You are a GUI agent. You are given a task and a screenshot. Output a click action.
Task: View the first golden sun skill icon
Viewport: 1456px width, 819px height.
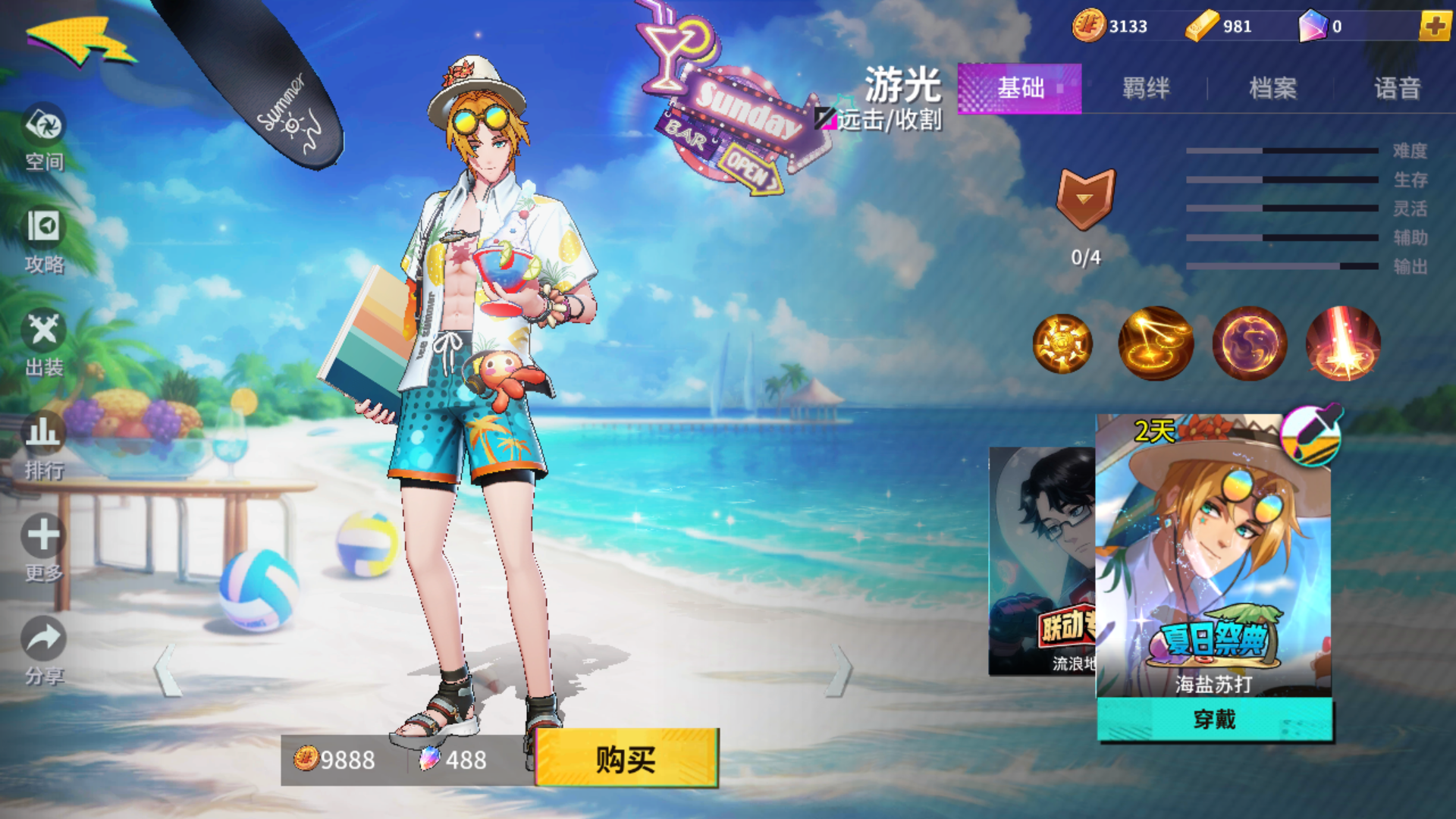click(x=1063, y=343)
